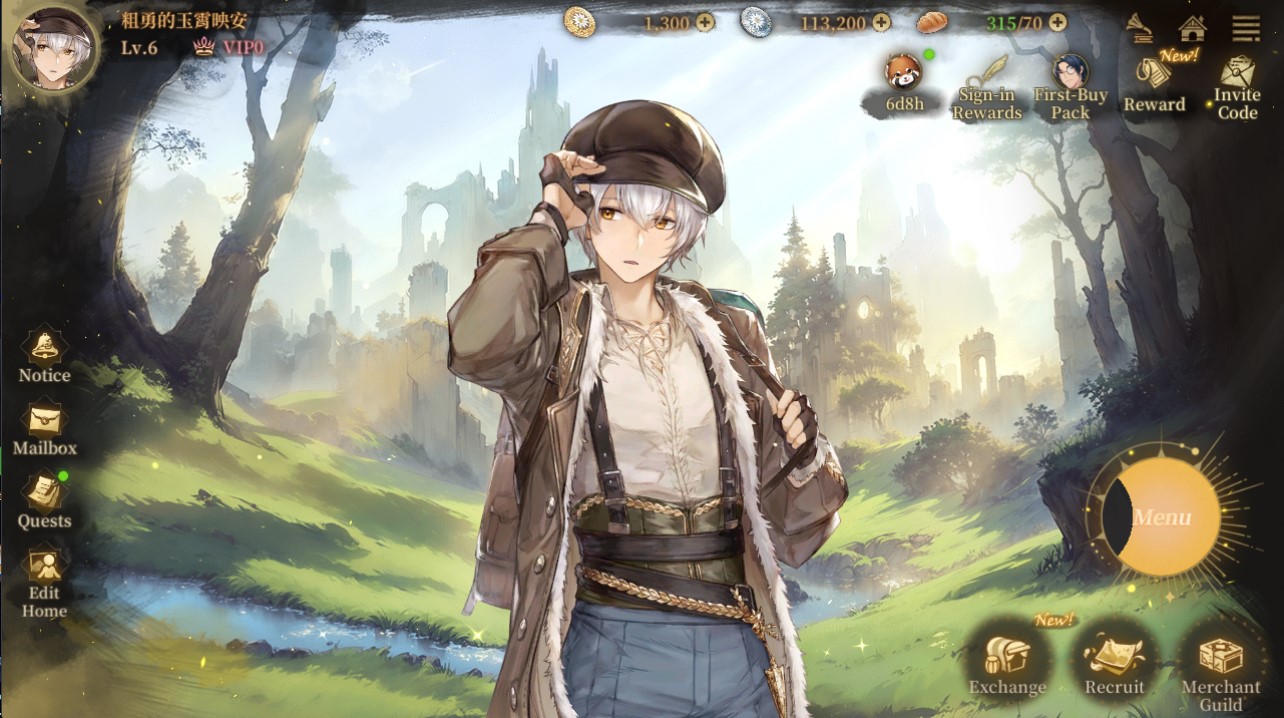Open the player profile avatar
The image size is (1284, 718).
[53, 47]
